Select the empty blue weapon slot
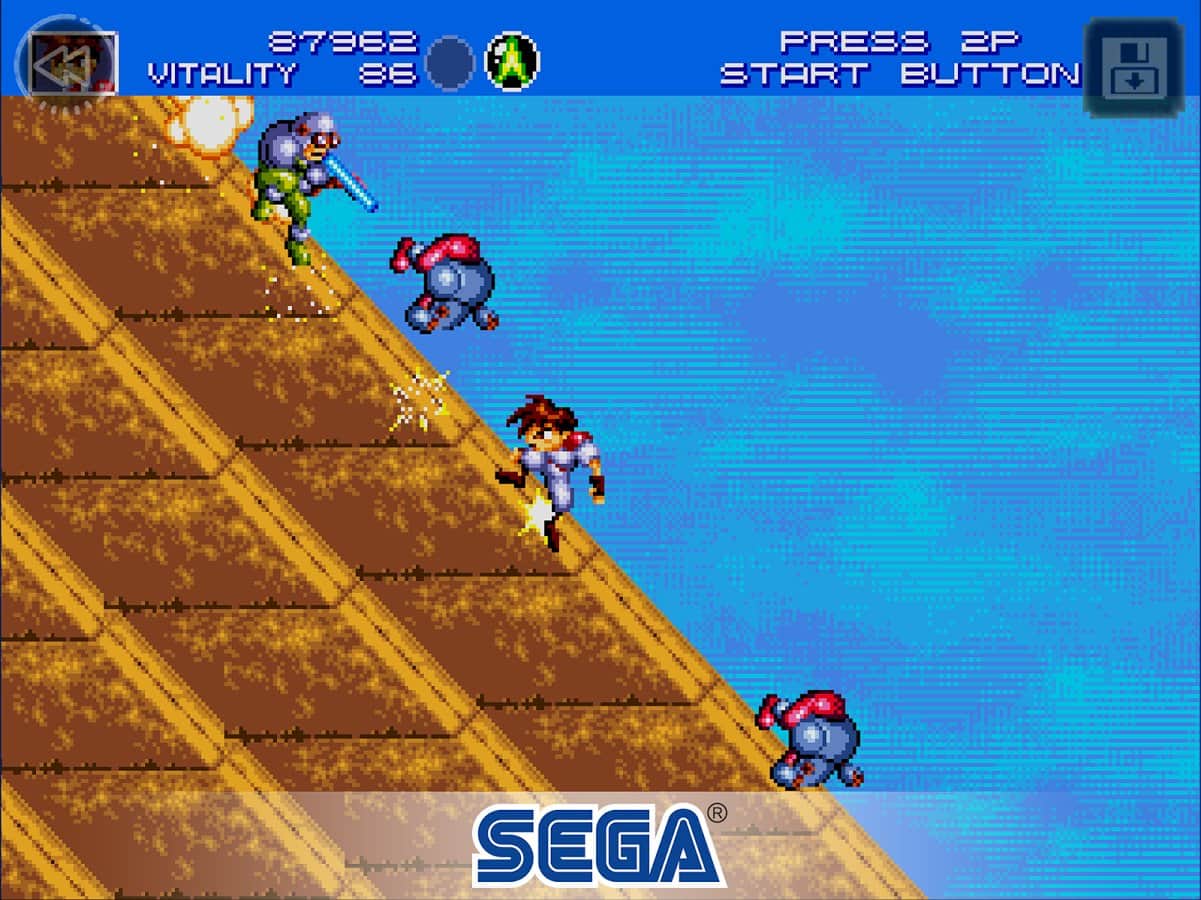Viewport: 1201px width, 900px height. pyautogui.click(x=450, y=63)
